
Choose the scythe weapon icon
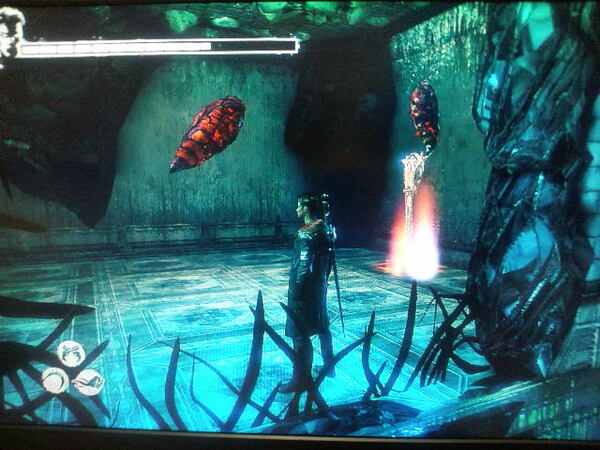pos(55,380)
